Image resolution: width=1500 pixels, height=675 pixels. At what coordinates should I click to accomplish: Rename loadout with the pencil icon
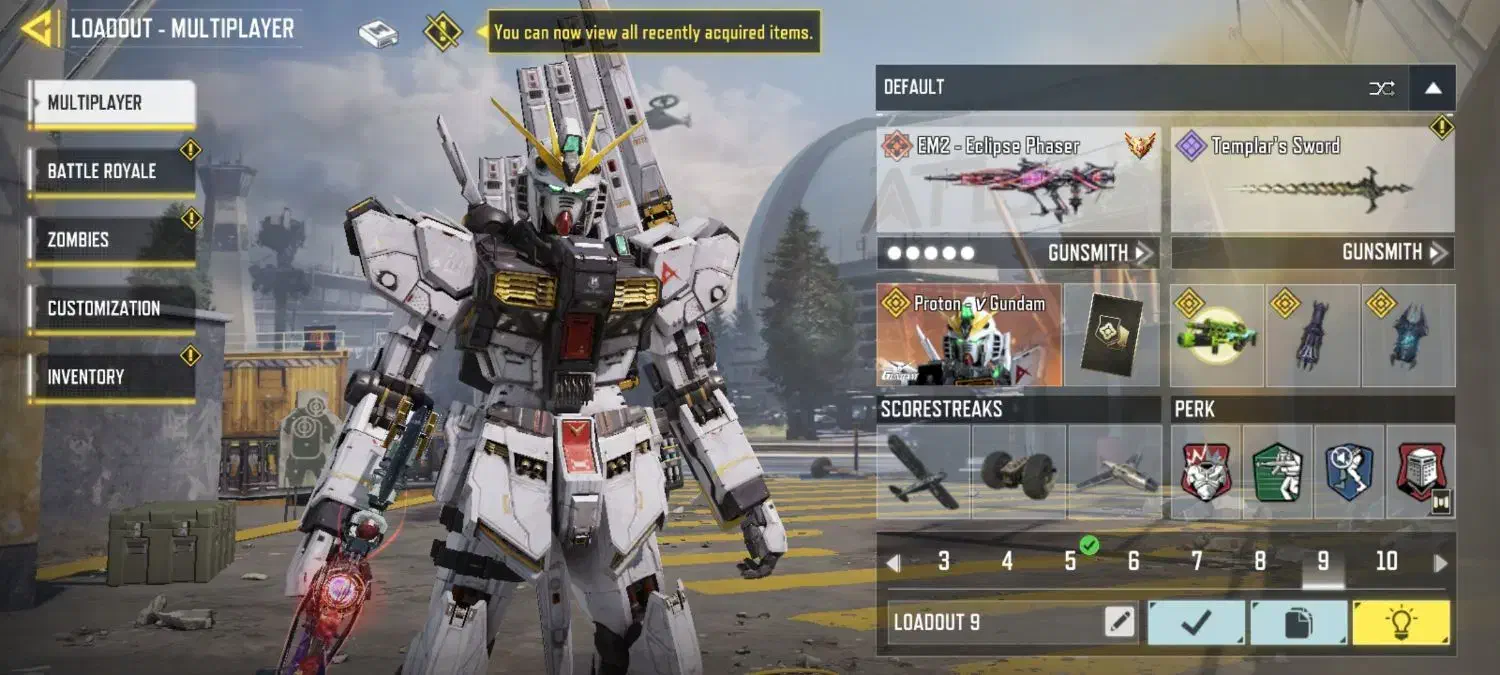[x=1120, y=623]
